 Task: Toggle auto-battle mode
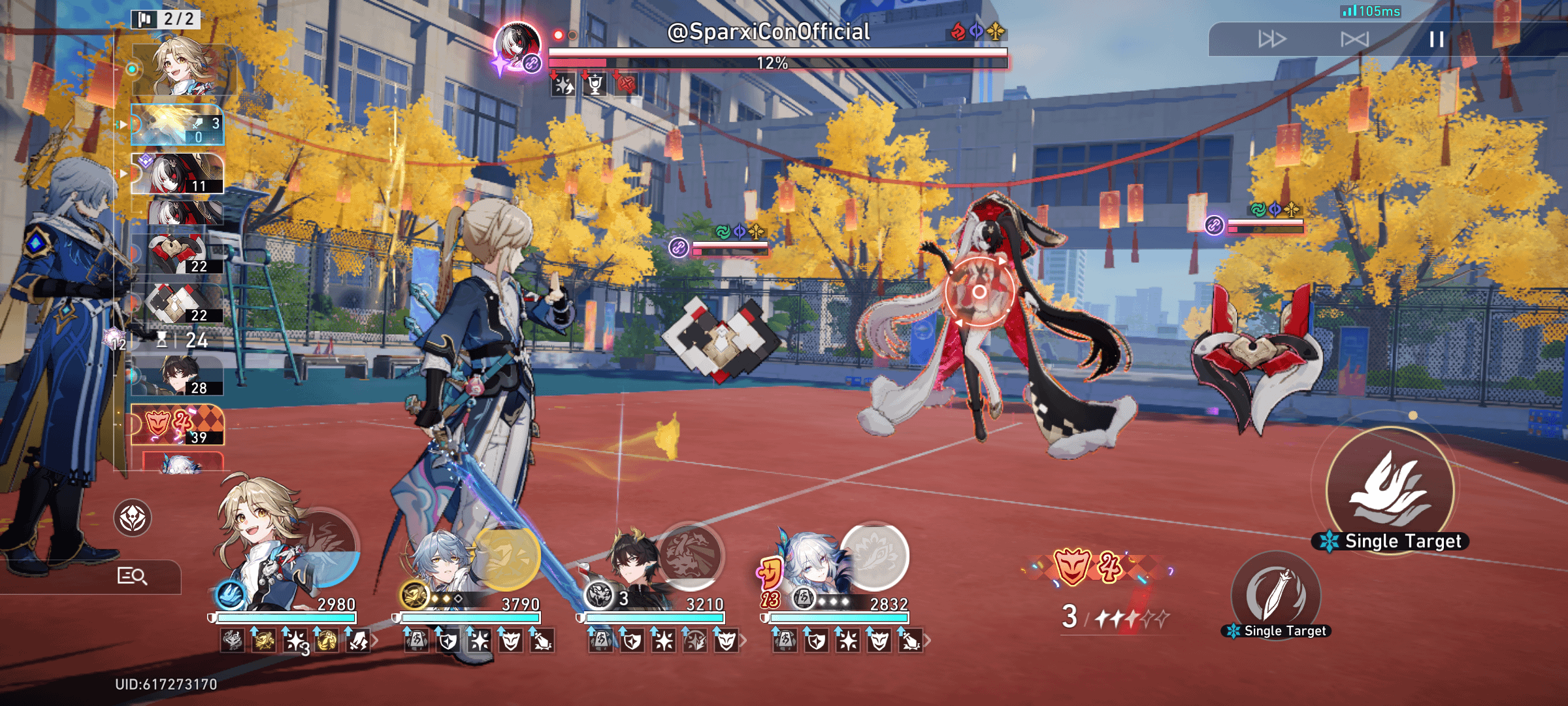pyautogui.click(x=1354, y=40)
